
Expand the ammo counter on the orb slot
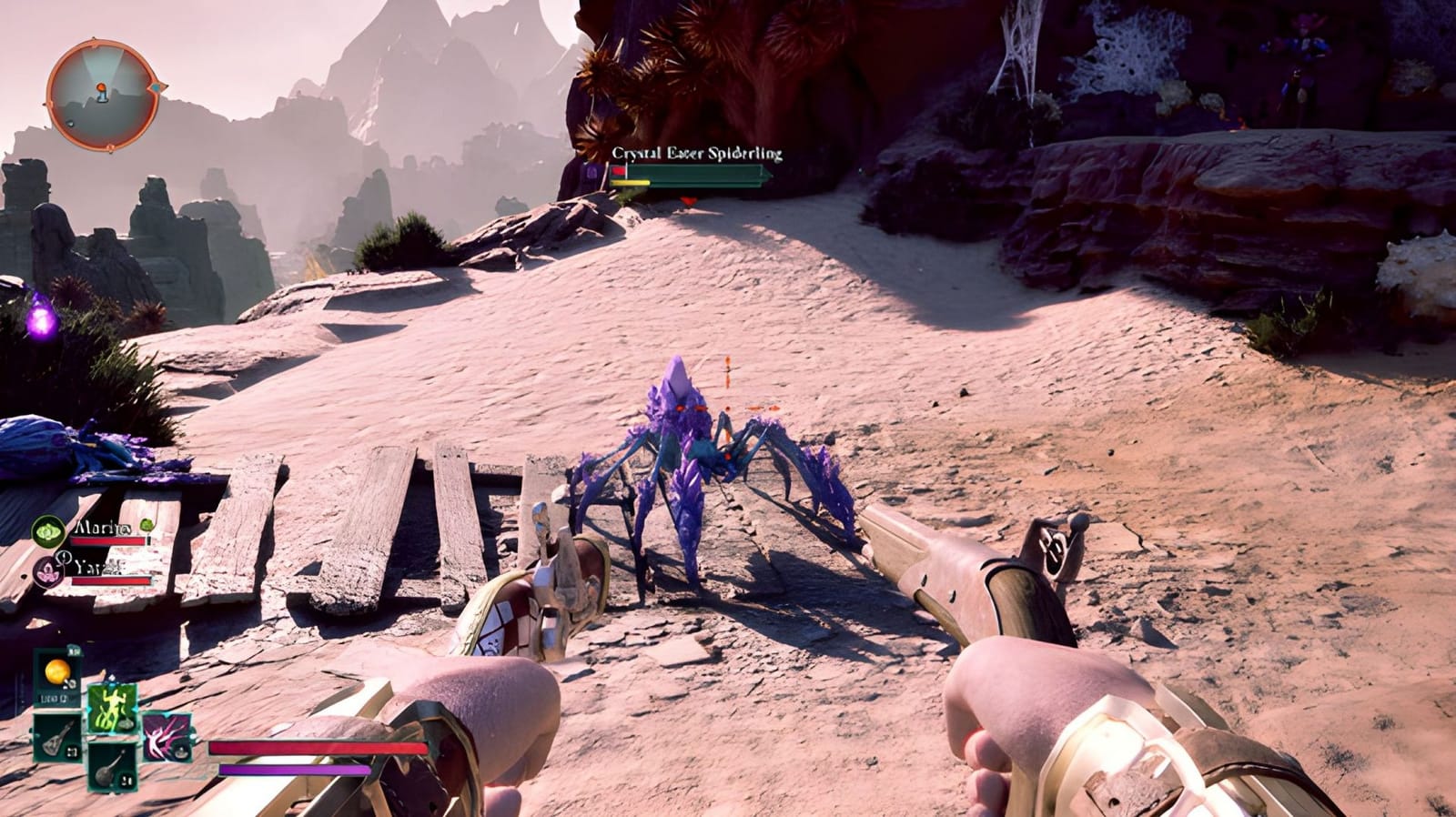[74, 651]
